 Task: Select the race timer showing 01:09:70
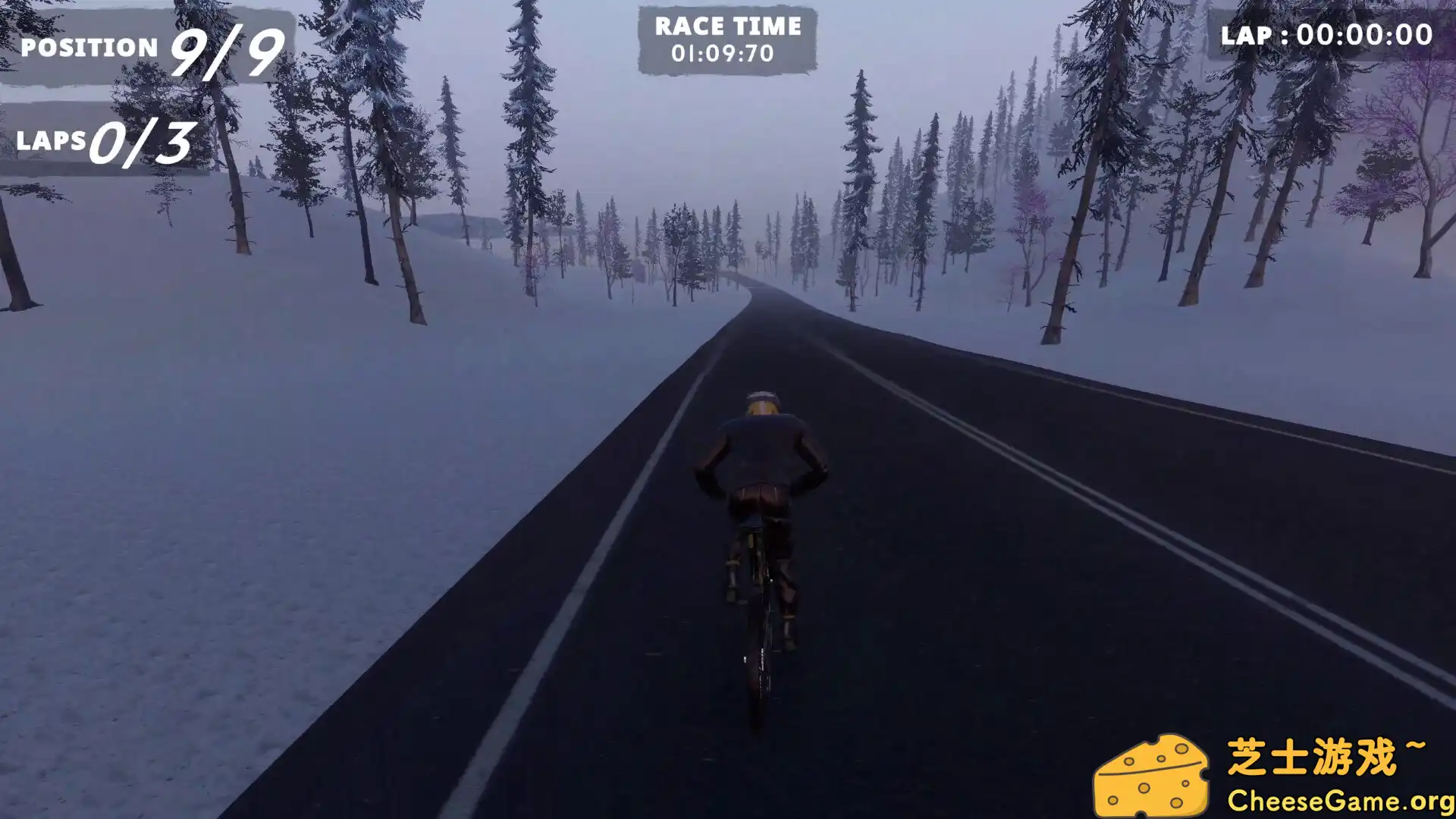[725, 53]
